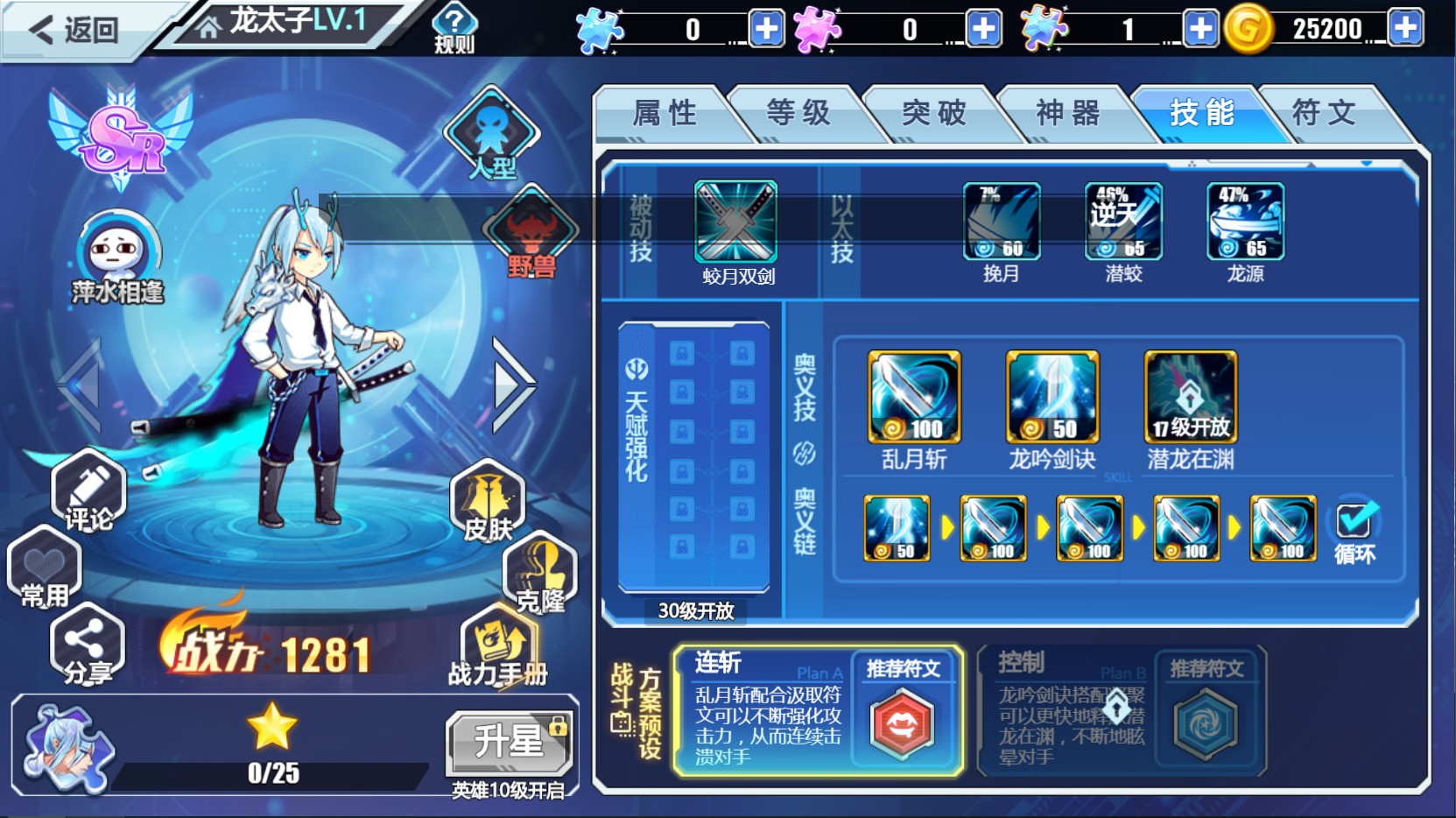Choose the 龙吟剑诀 ultimate skill

pyautogui.click(x=1052, y=398)
